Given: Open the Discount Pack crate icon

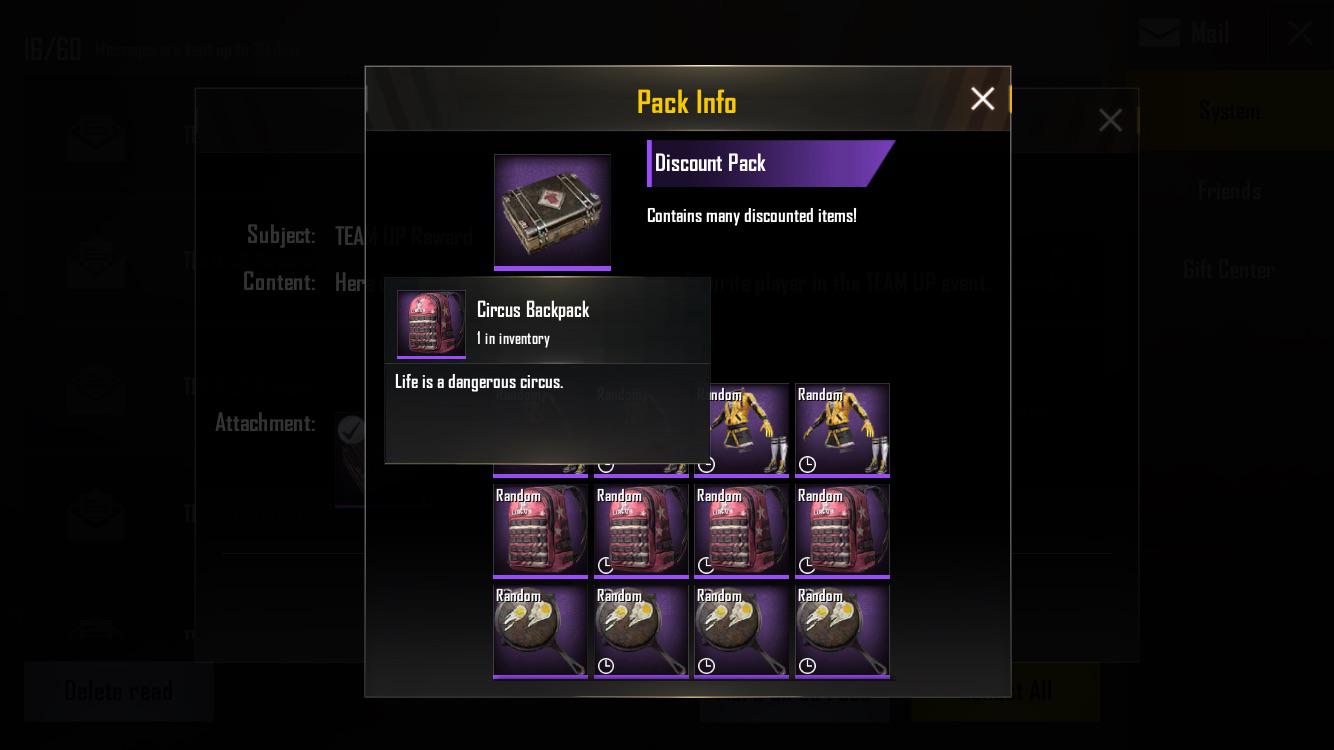Looking at the screenshot, I should 552,211.
